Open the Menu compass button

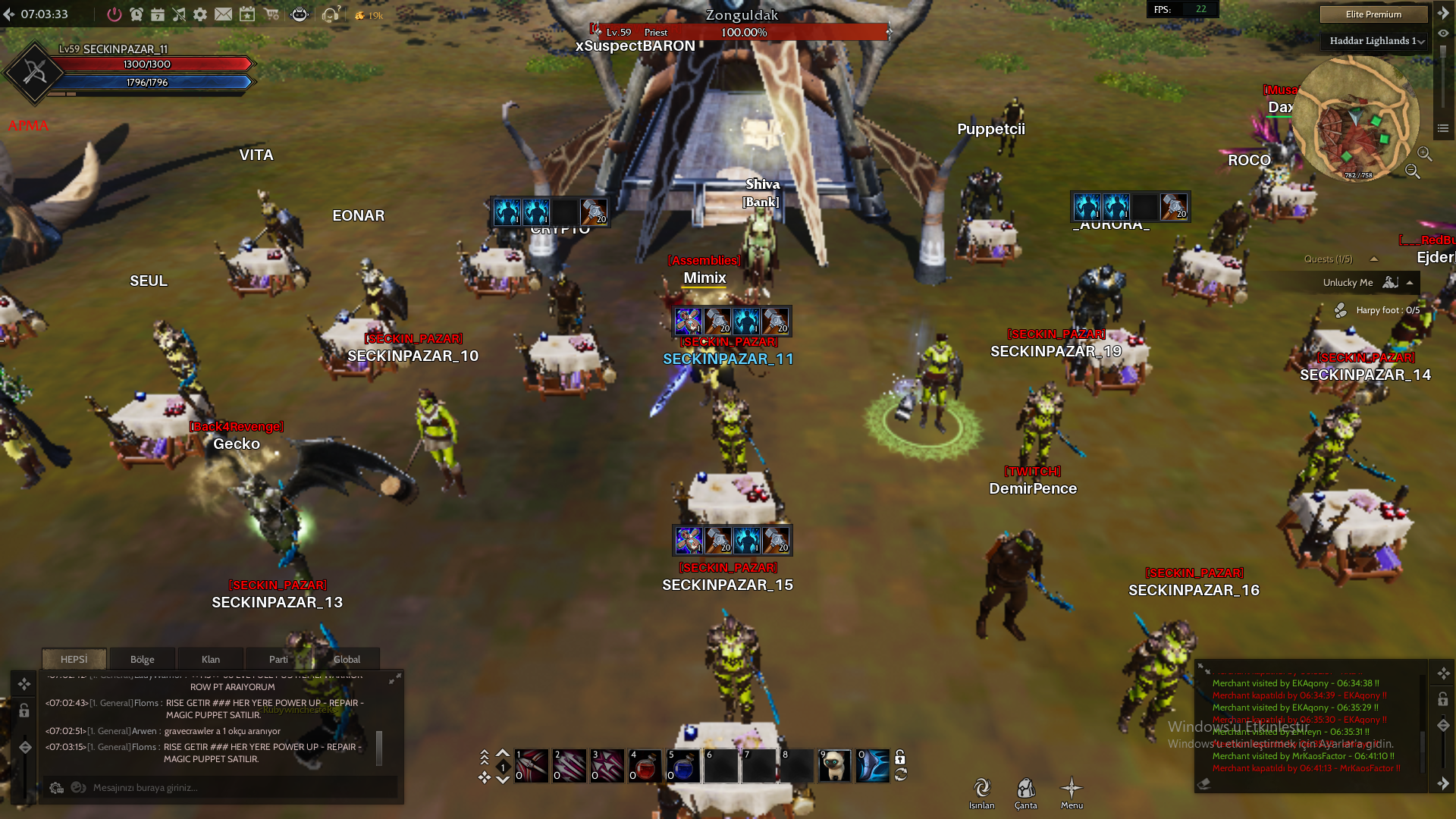tap(1072, 792)
